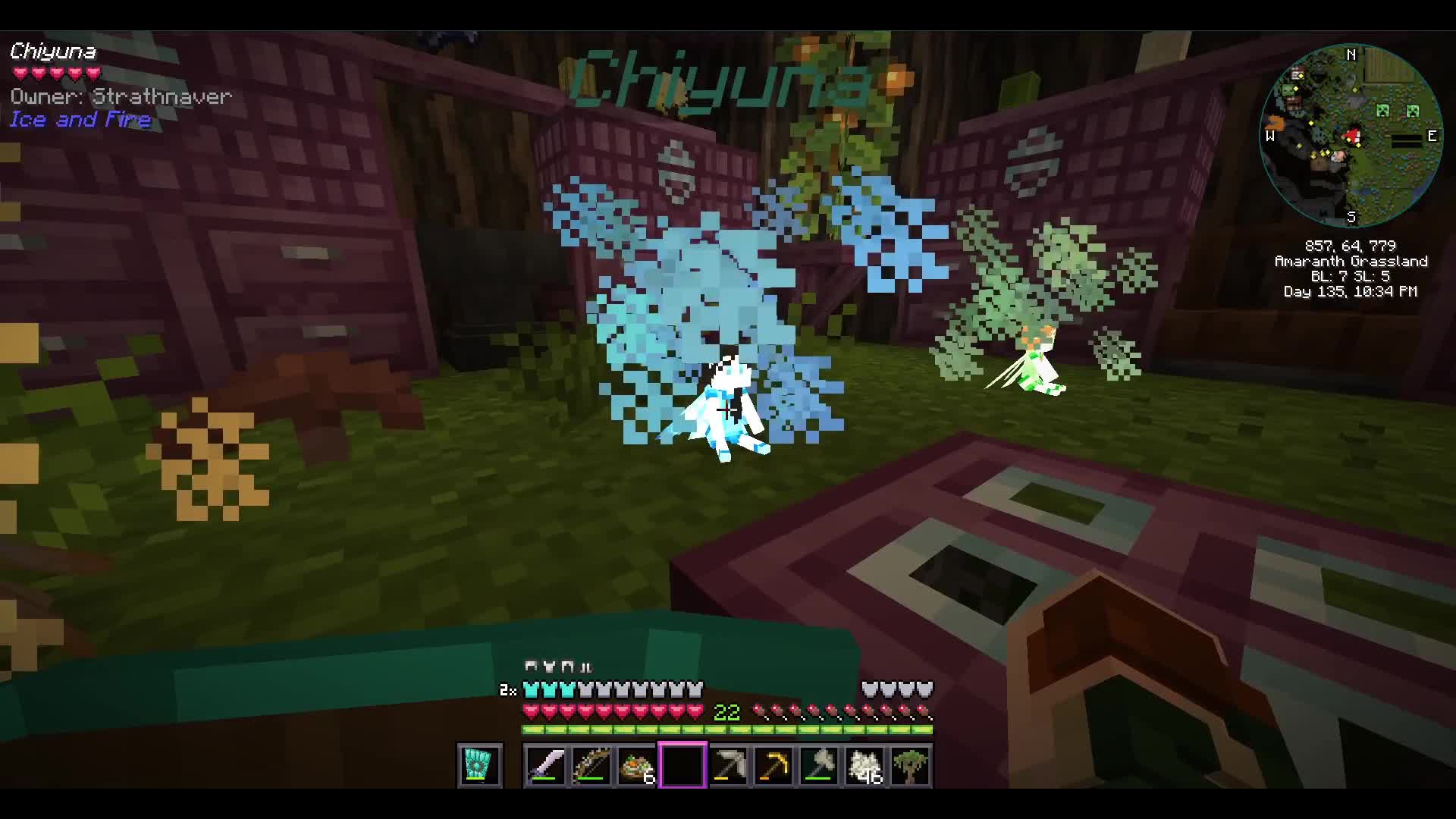The width and height of the screenshot is (1456, 819).
Task: Click the Owner: Strathnaver text
Action: pos(120,96)
